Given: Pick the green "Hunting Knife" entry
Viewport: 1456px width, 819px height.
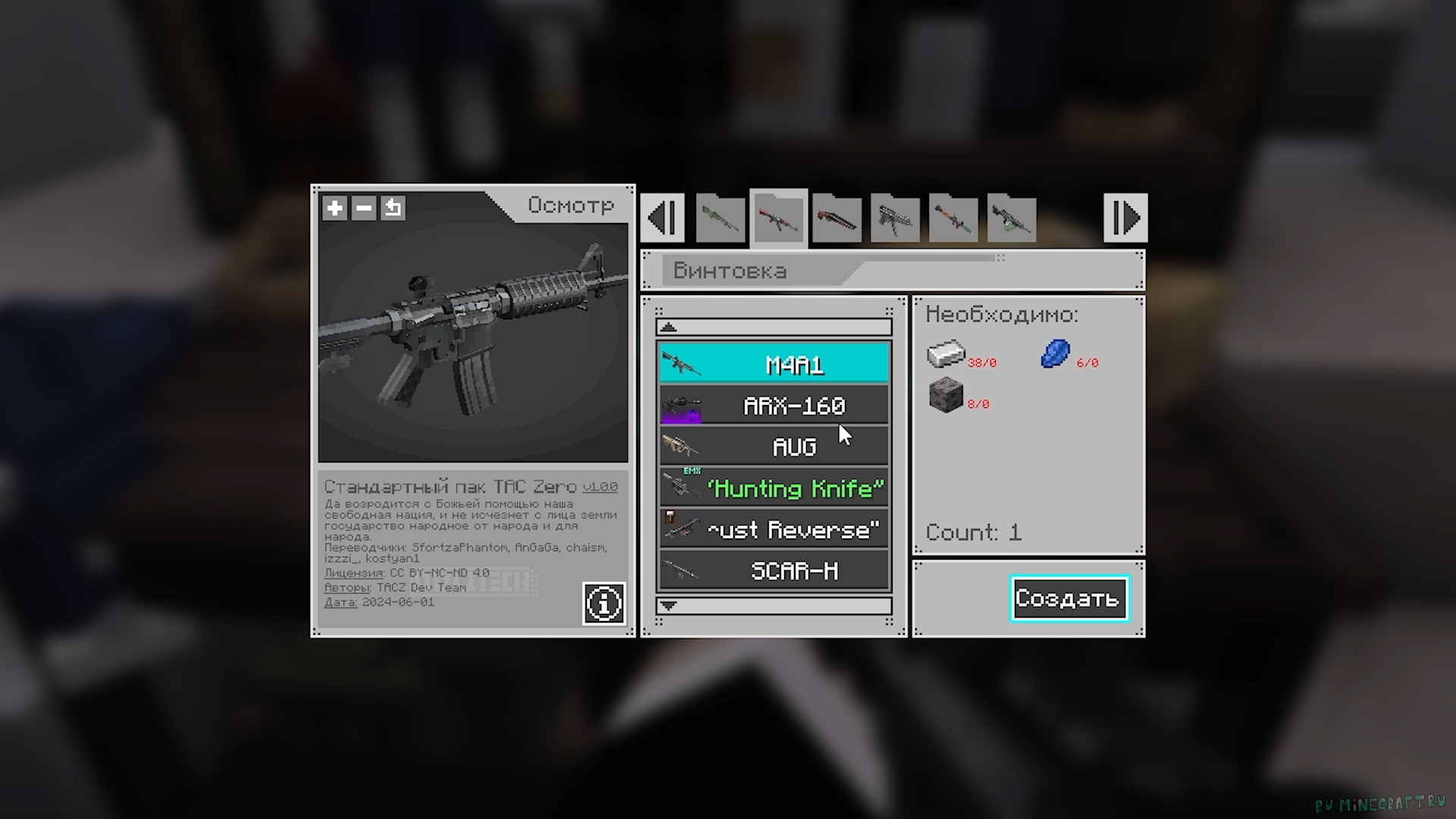Looking at the screenshot, I should (x=773, y=488).
